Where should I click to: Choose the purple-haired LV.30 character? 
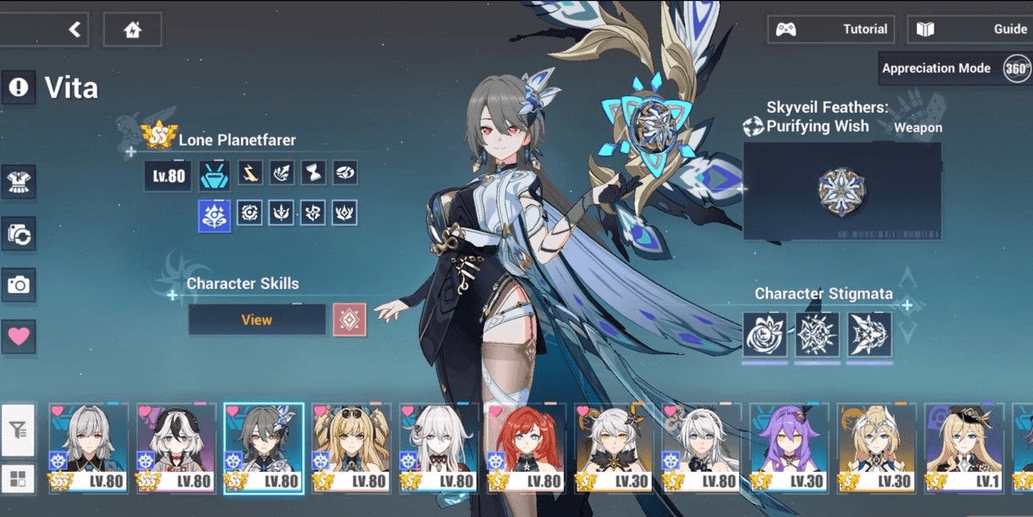point(789,448)
